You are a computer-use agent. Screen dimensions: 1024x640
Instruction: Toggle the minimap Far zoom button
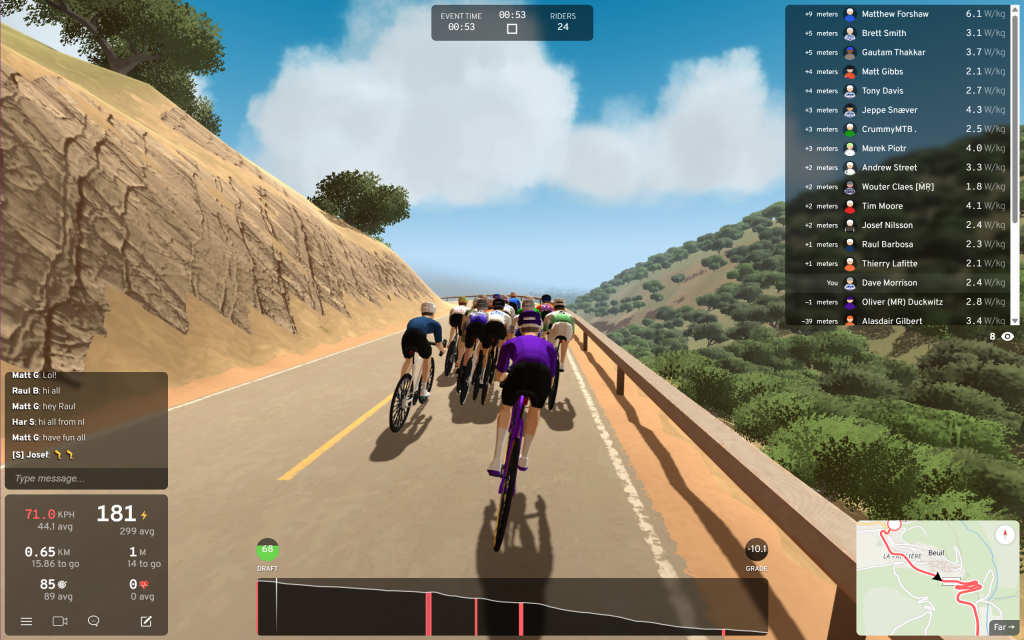(x=1003, y=627)
